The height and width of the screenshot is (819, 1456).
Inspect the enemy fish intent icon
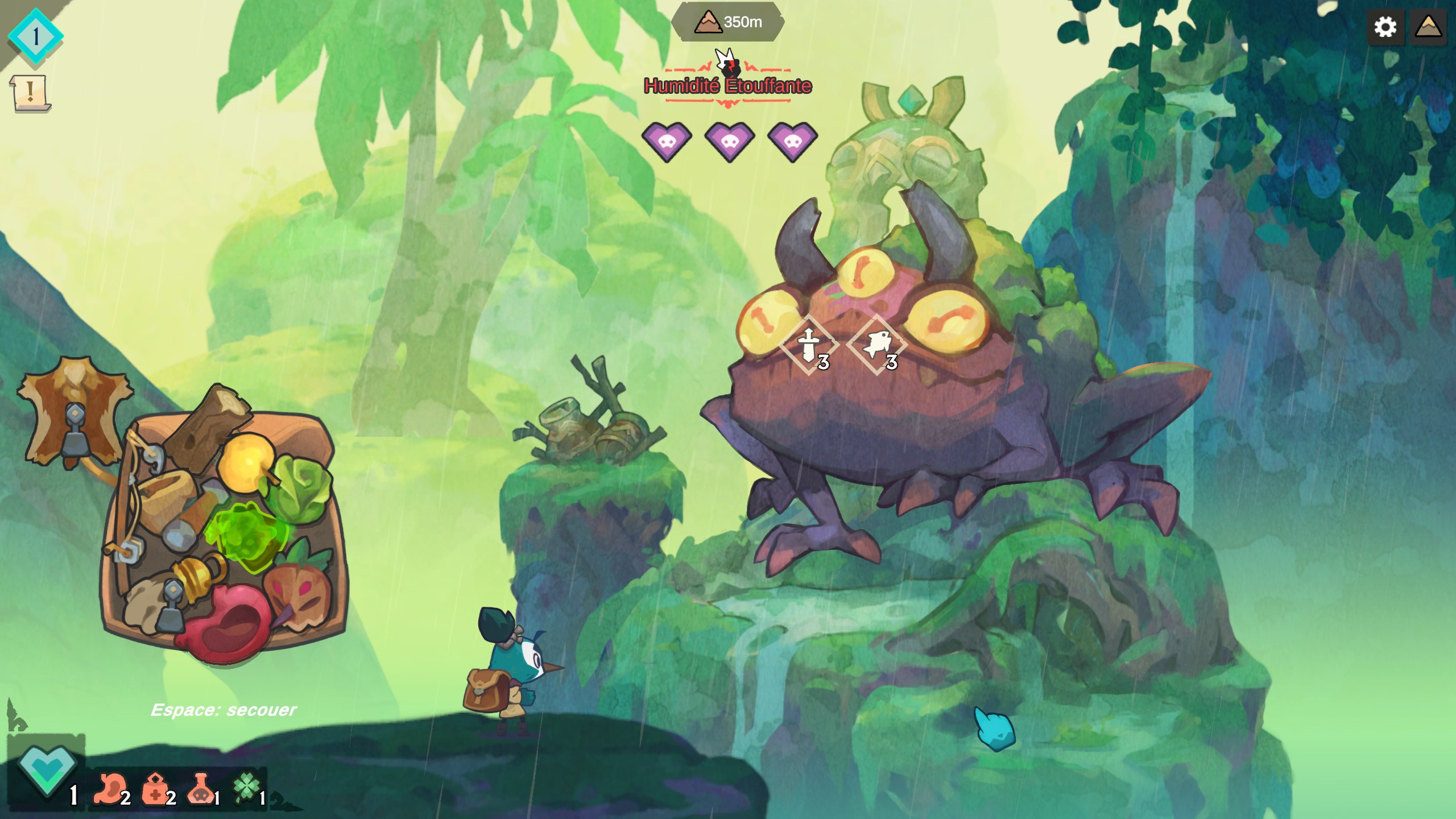877,345
